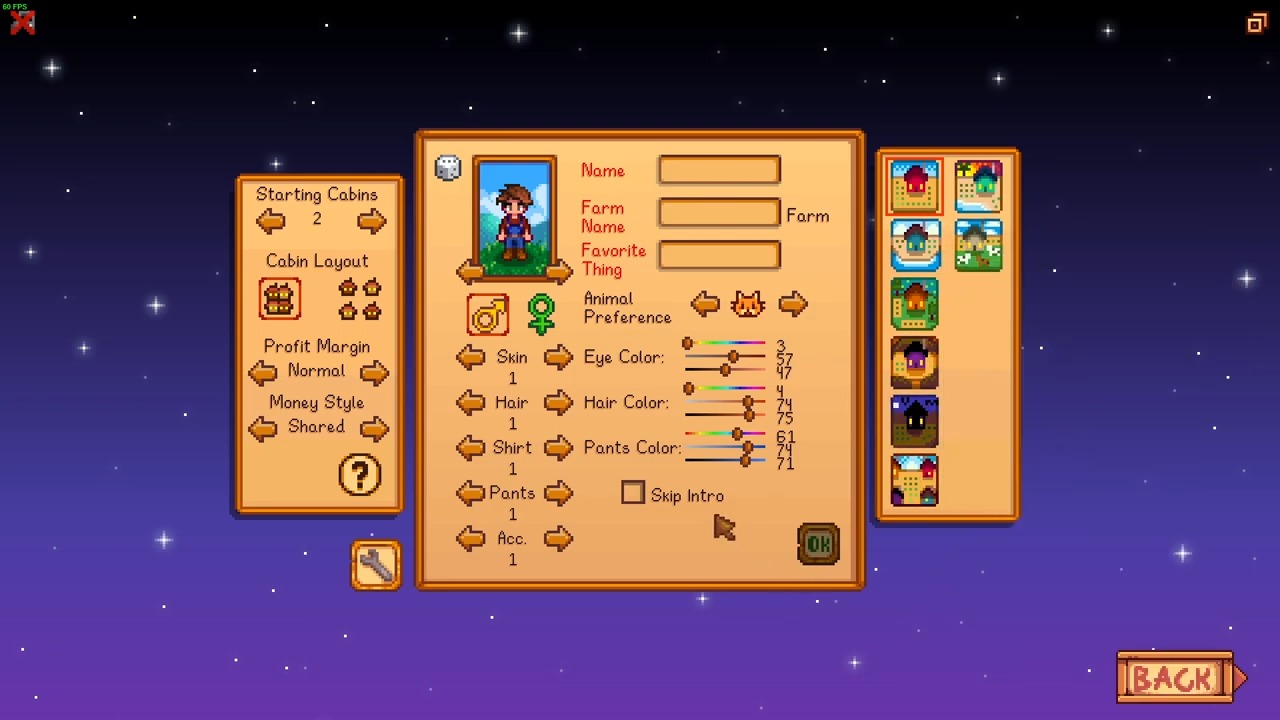Click right arrow to change Animal Preference
The height and width of the screenshot is (720, 1280).
[x=793, y=304]
